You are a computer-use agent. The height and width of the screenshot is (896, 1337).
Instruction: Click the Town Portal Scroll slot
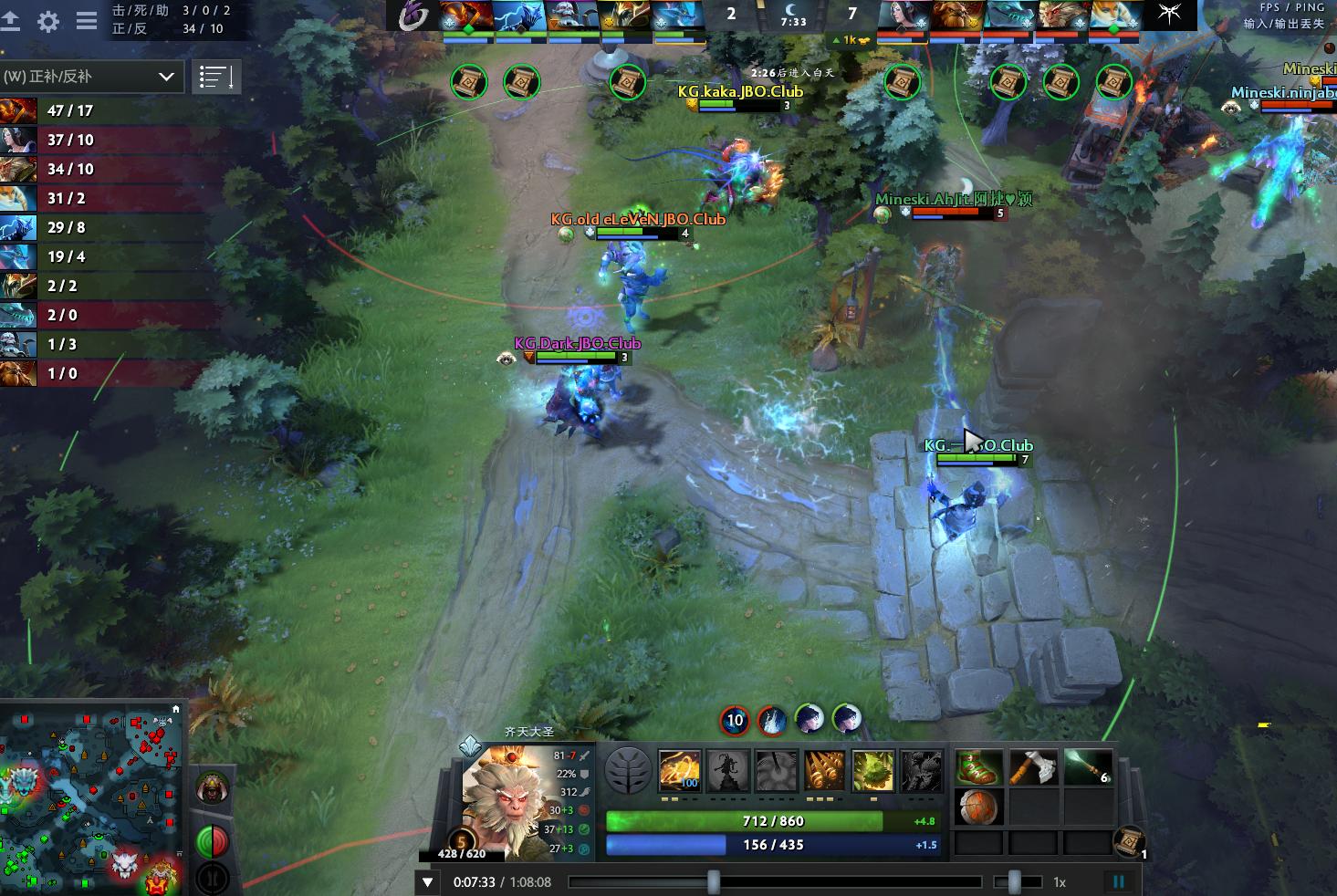tap(1132, 842)
